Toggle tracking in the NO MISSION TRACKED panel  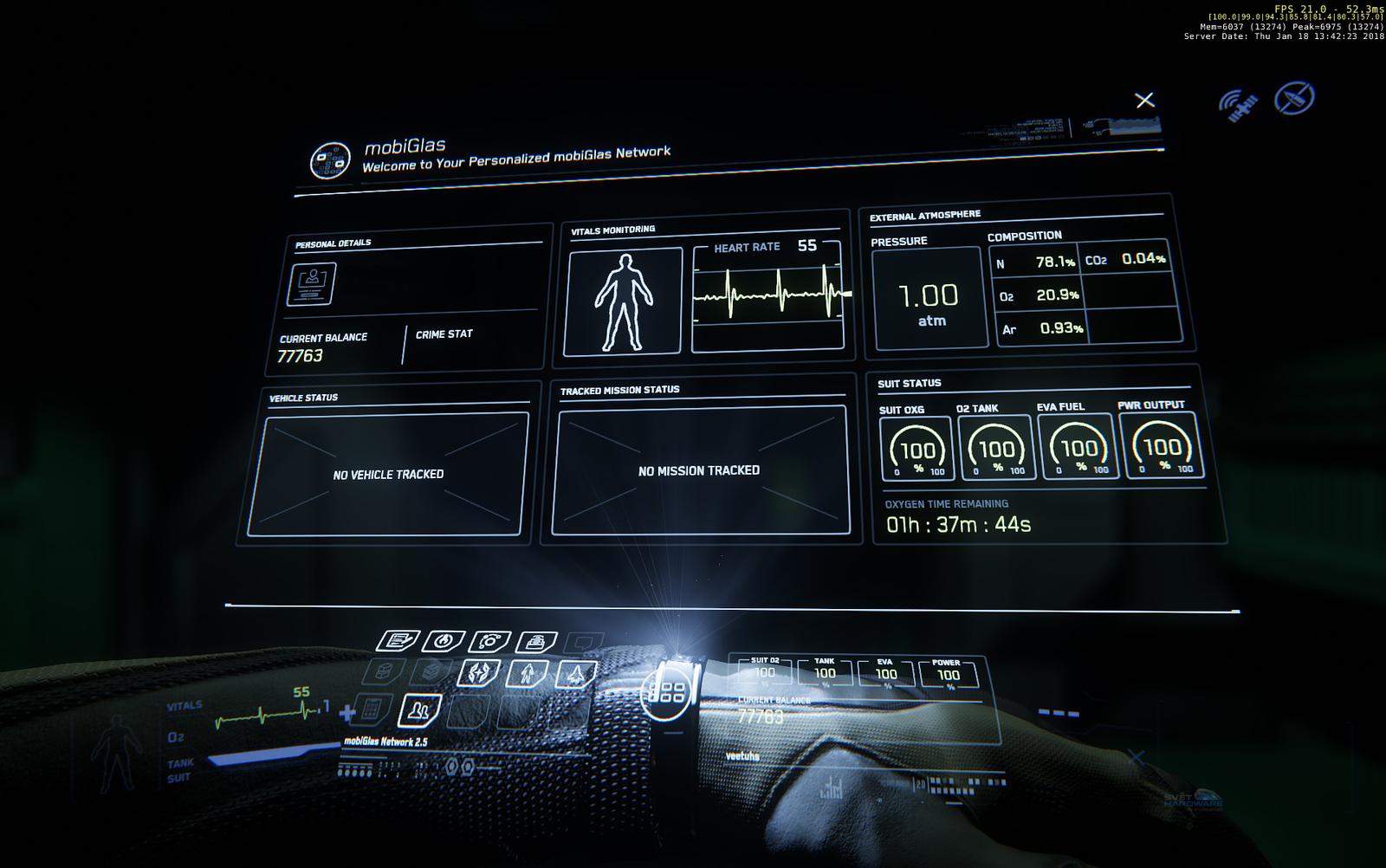point(700,470)
